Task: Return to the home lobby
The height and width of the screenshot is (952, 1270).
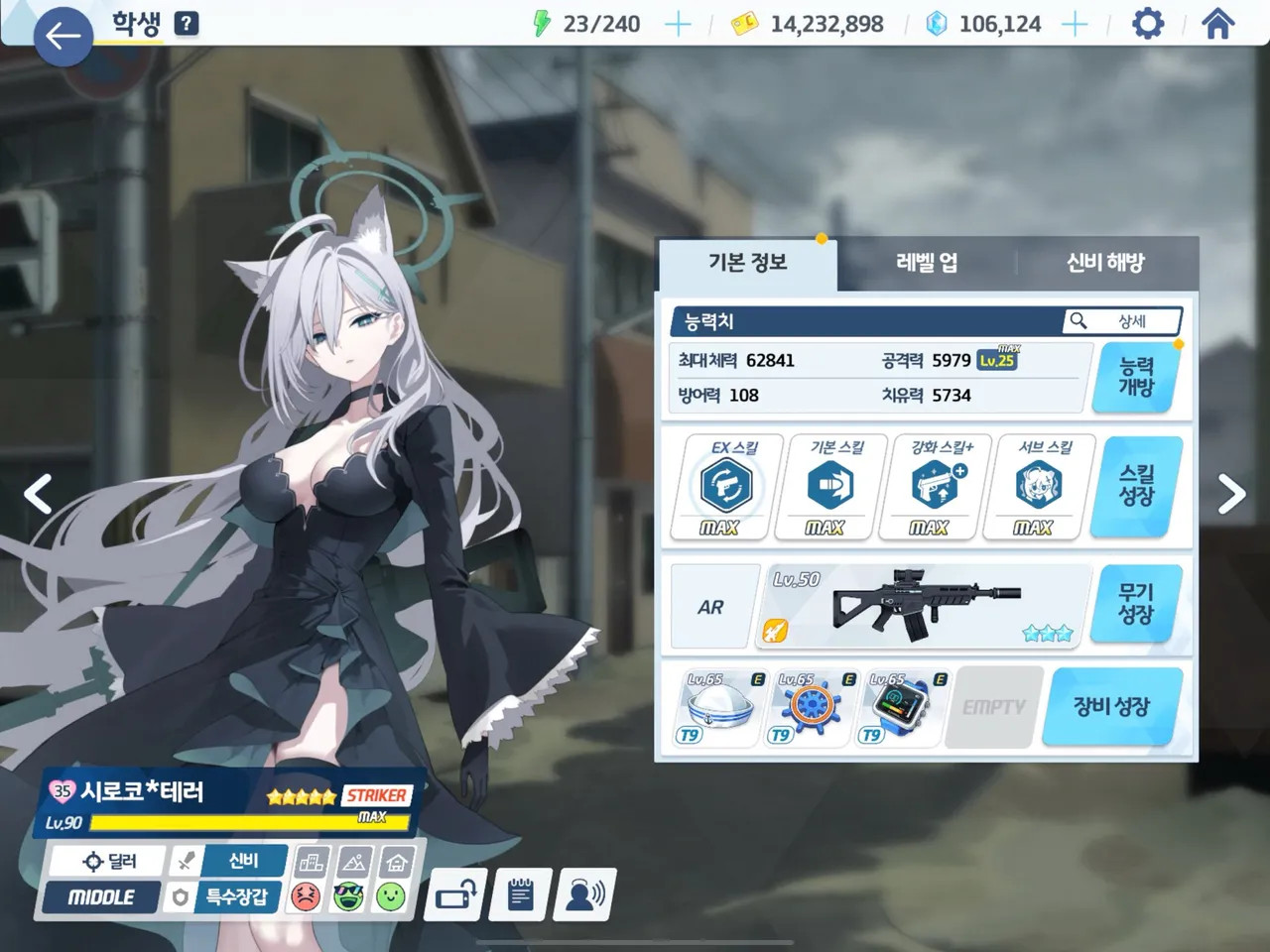Action: tap(1217, 23)
